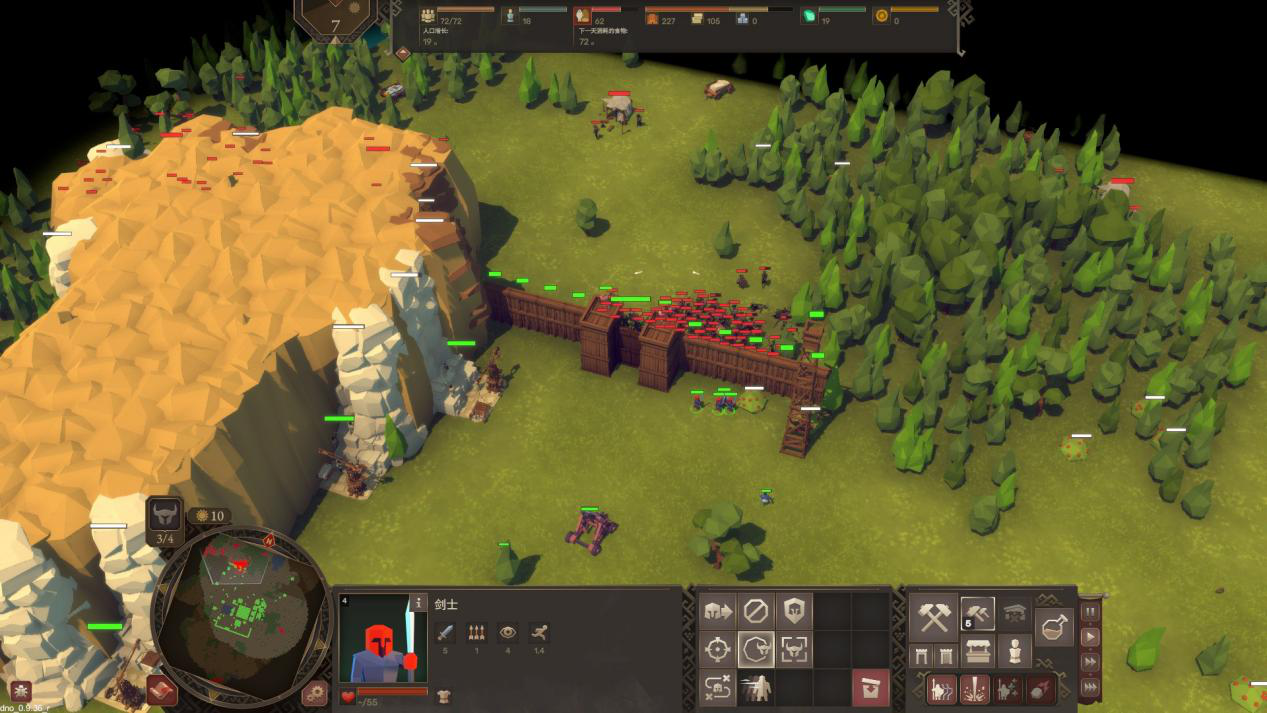Open the potion flask research button
The image size is (1267, 713).
click(1055, 628)
